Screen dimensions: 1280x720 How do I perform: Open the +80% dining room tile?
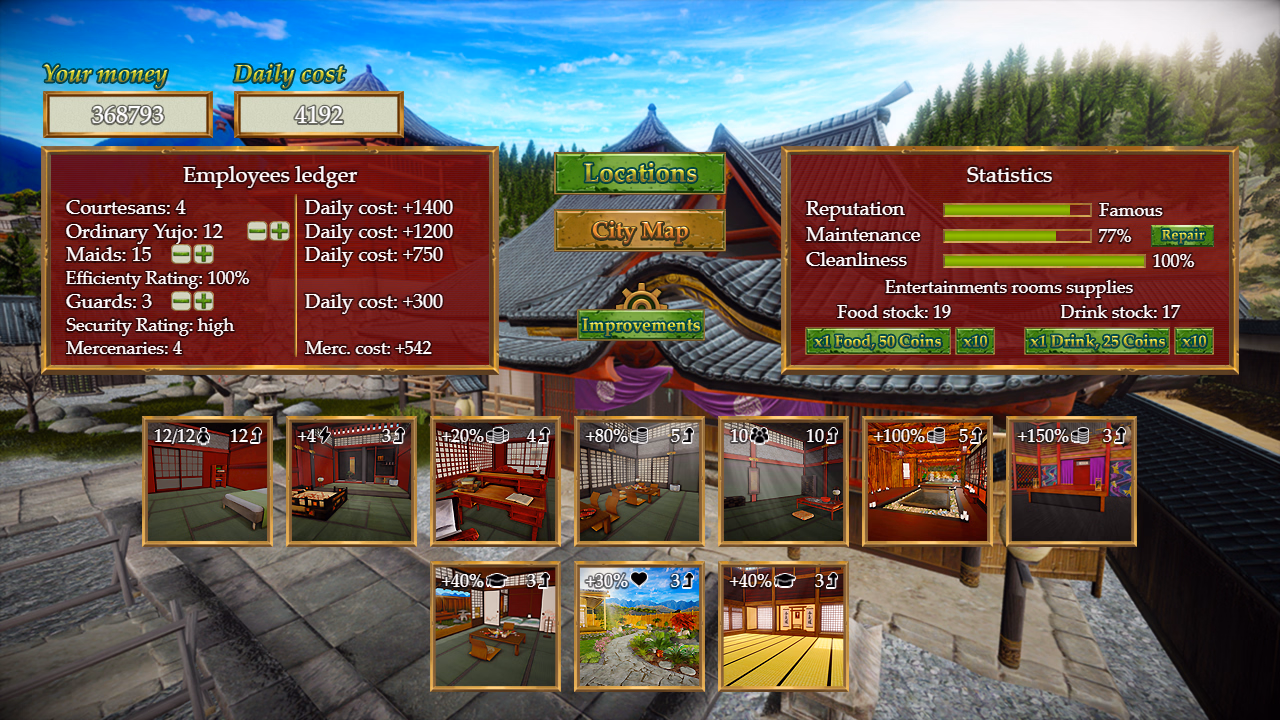click(x=639, y=481)
